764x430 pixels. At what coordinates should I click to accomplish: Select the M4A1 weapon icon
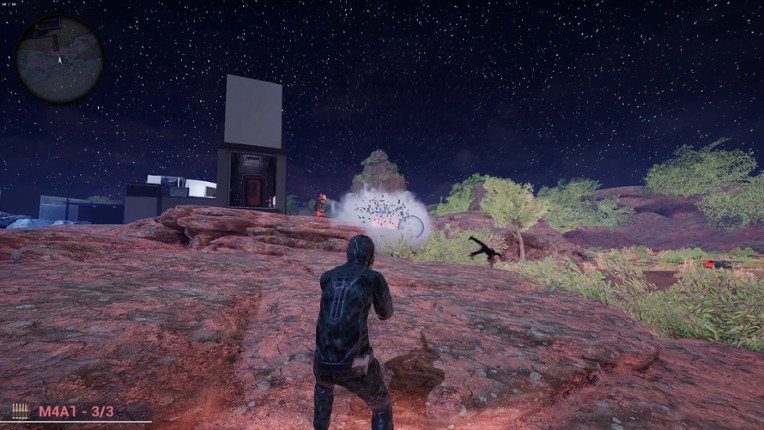pyautogui.click(x=20, y=411)
